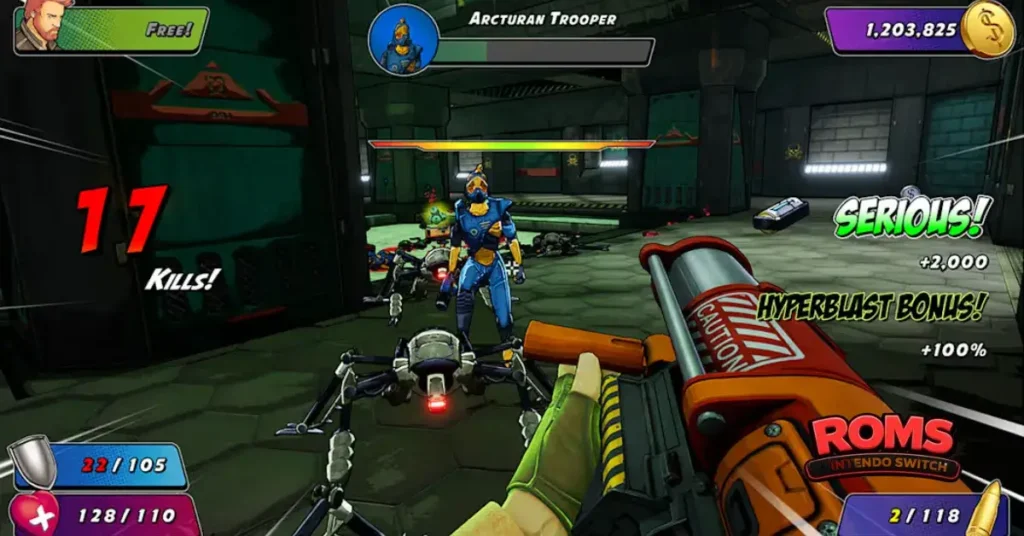Click the gold dollar coin icon
1024x536 pixels.
986,30
